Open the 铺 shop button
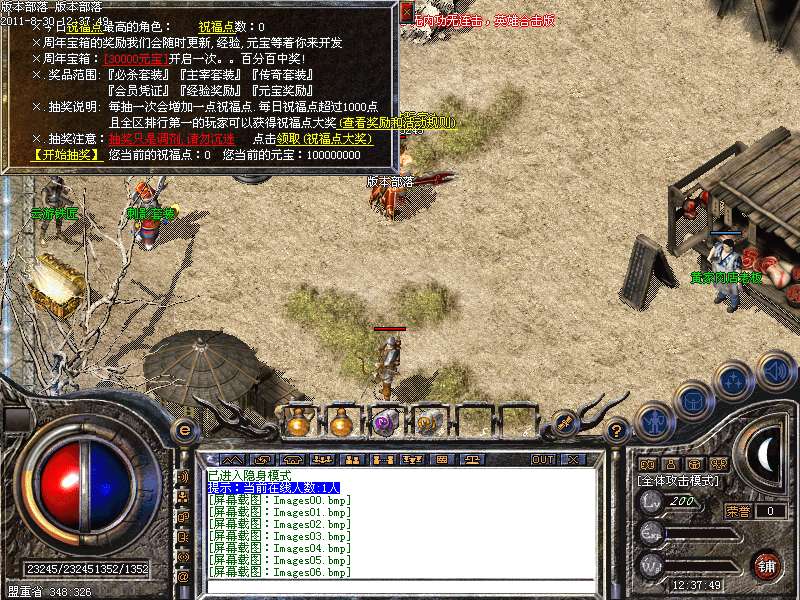800x600 pixels. point(767,565)
